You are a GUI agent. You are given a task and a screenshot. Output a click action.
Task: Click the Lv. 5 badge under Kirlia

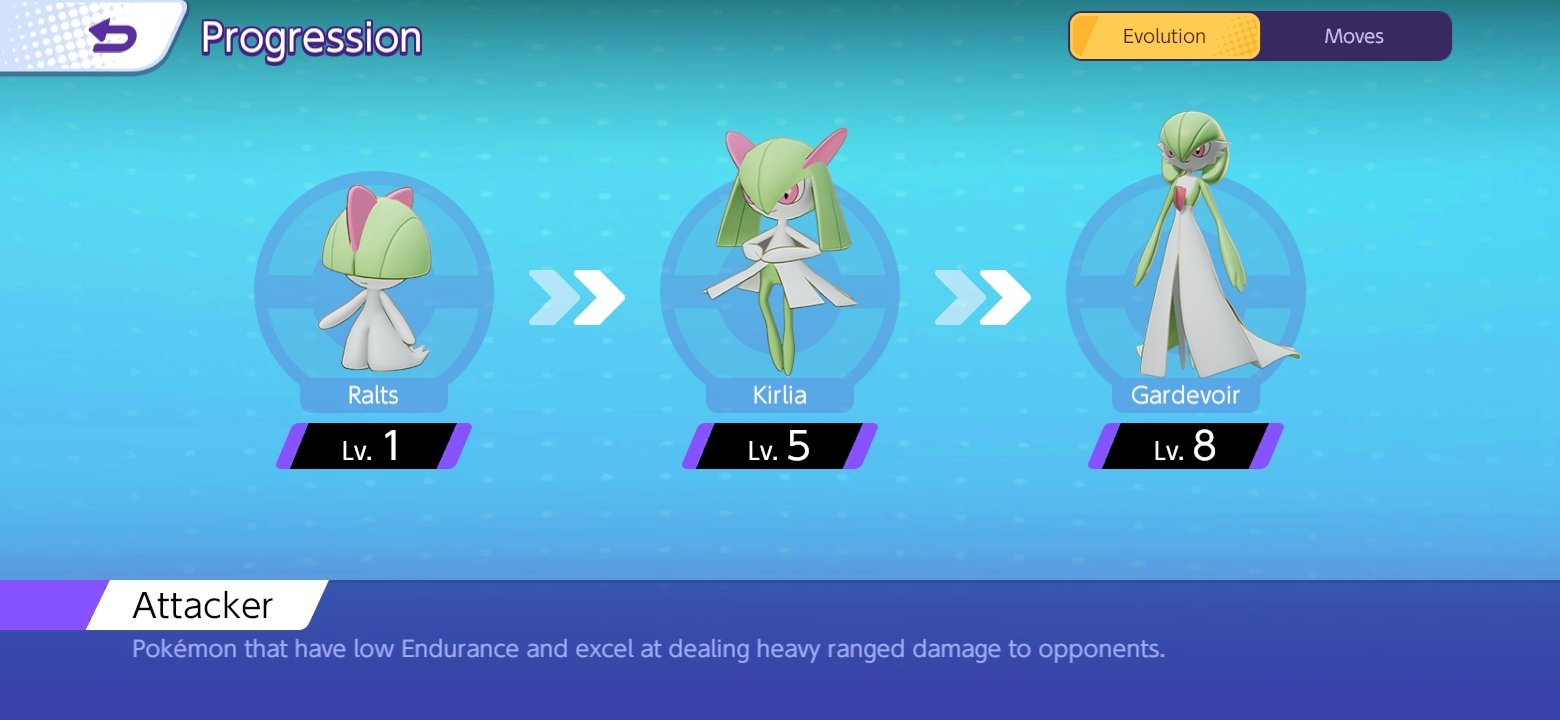point(780,447)
